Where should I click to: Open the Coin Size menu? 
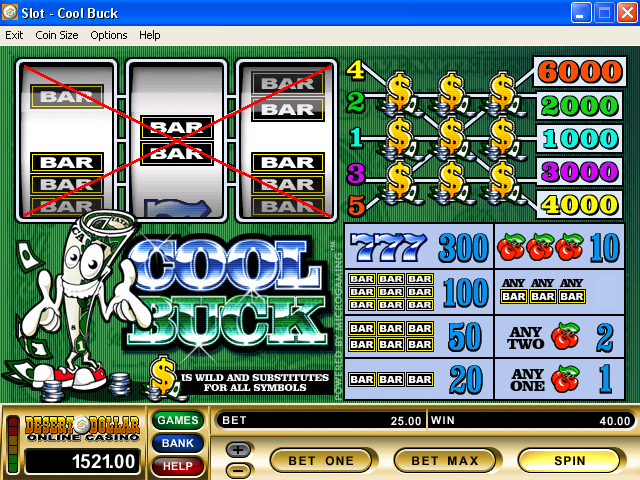56,35
